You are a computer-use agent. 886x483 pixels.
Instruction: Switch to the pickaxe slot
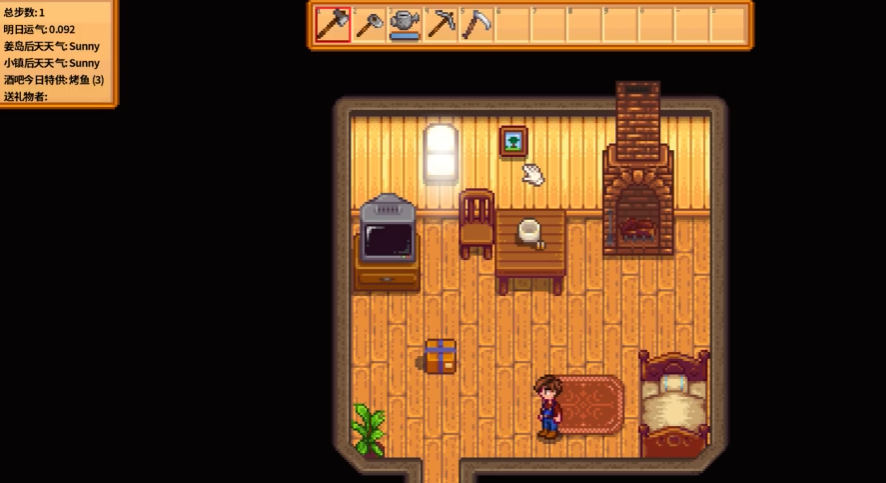[x=441, y=24]
